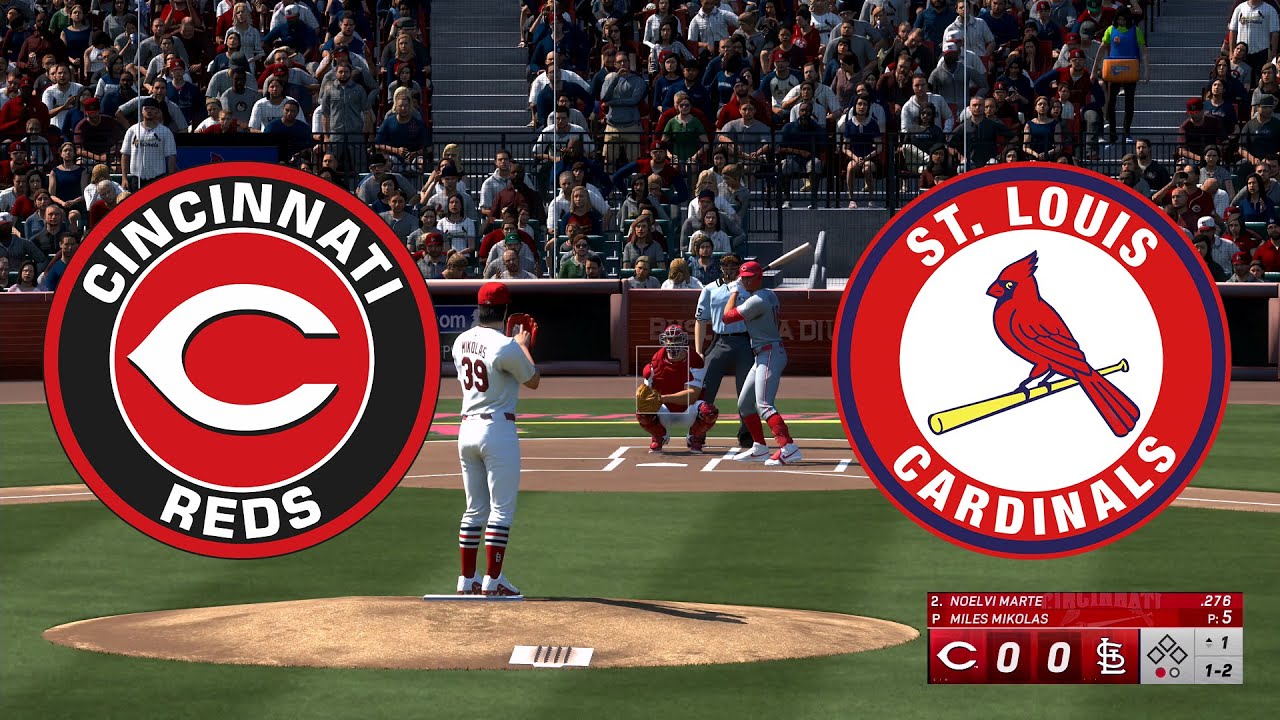Click the Reds zero score digit
Image resolution: width=1280 pixels, height=720 pixels.
coord(1009,656)
